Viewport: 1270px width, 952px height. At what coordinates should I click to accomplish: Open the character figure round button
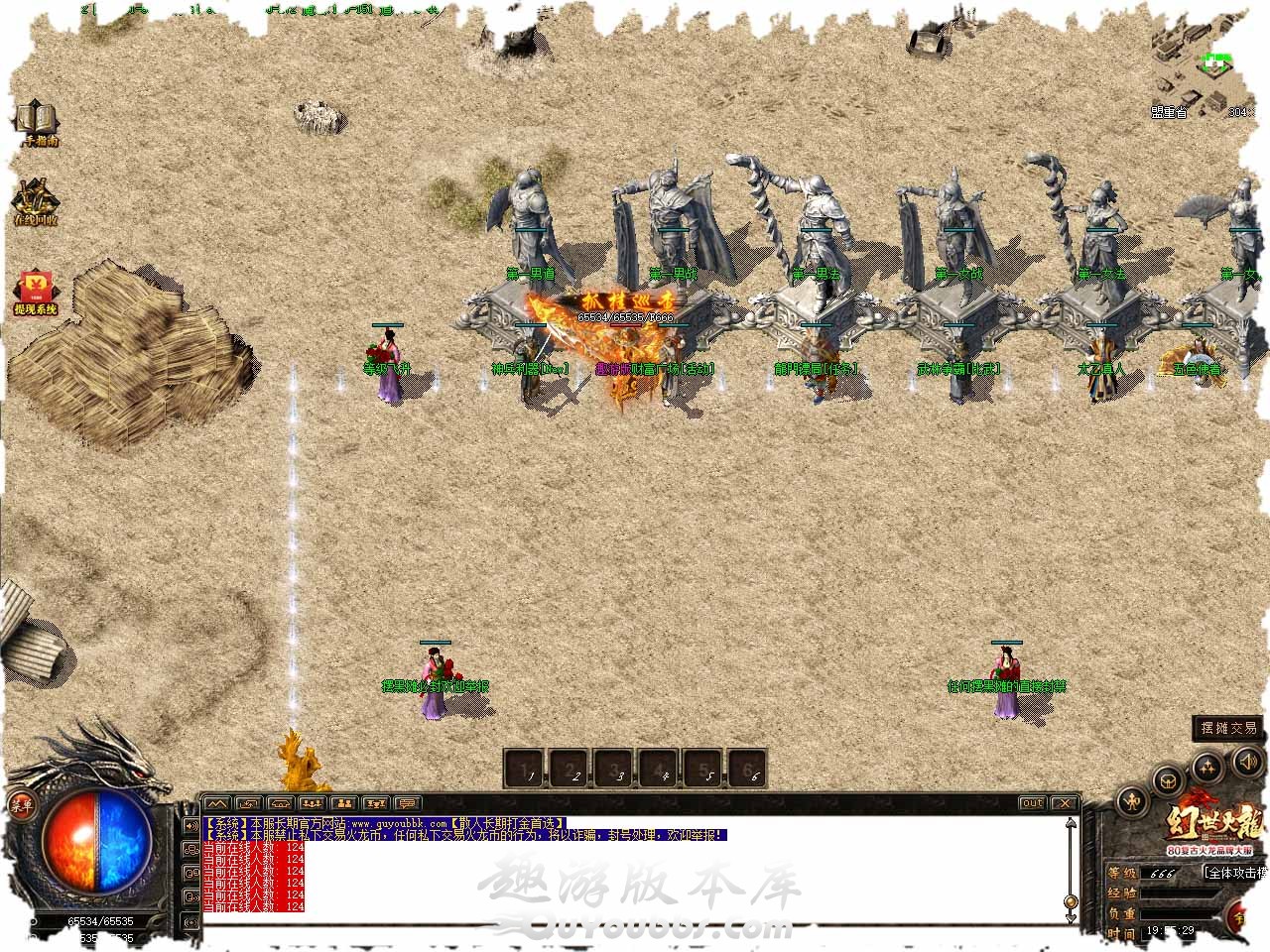1133,800
